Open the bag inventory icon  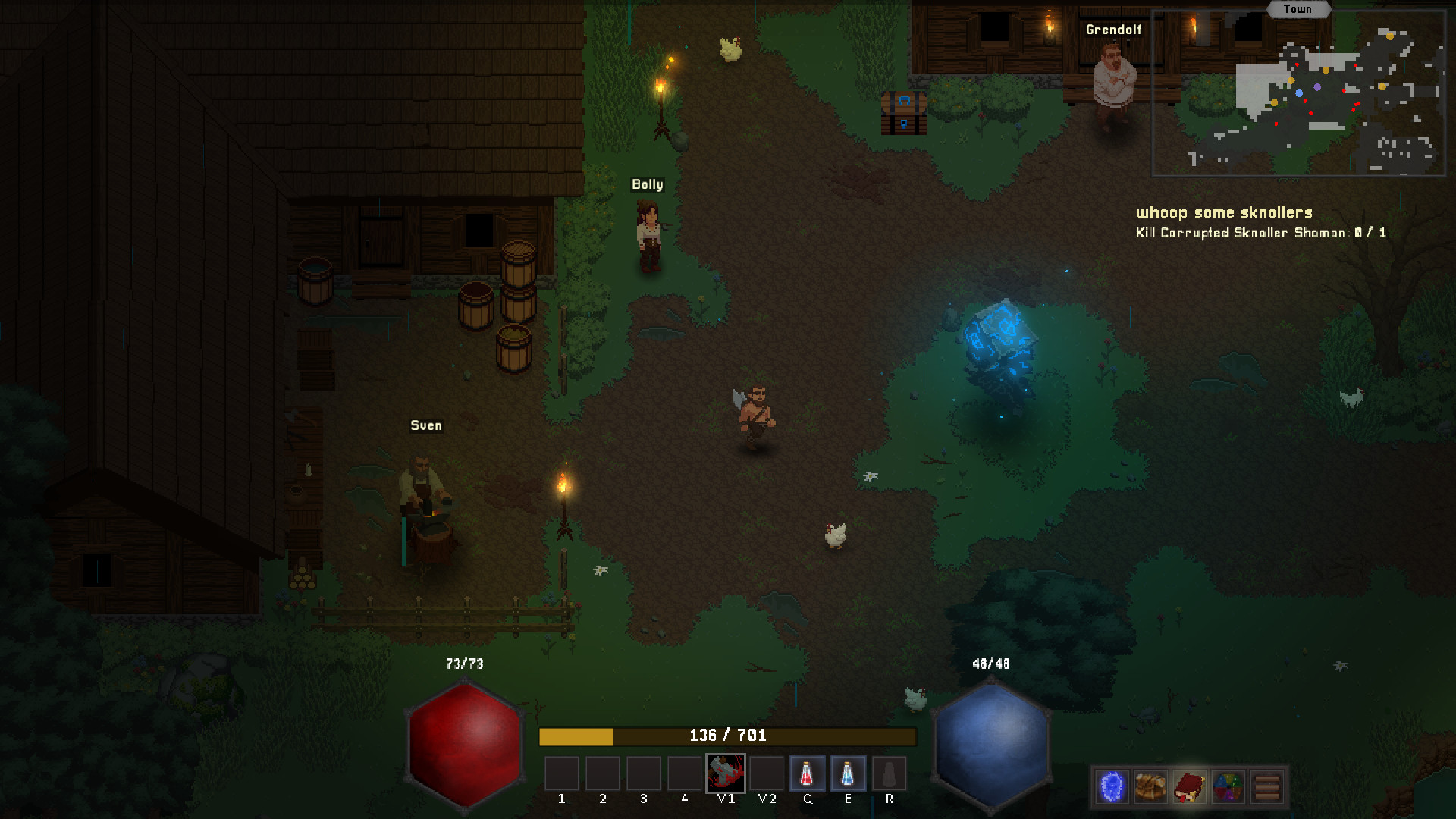click(1150, 787)
